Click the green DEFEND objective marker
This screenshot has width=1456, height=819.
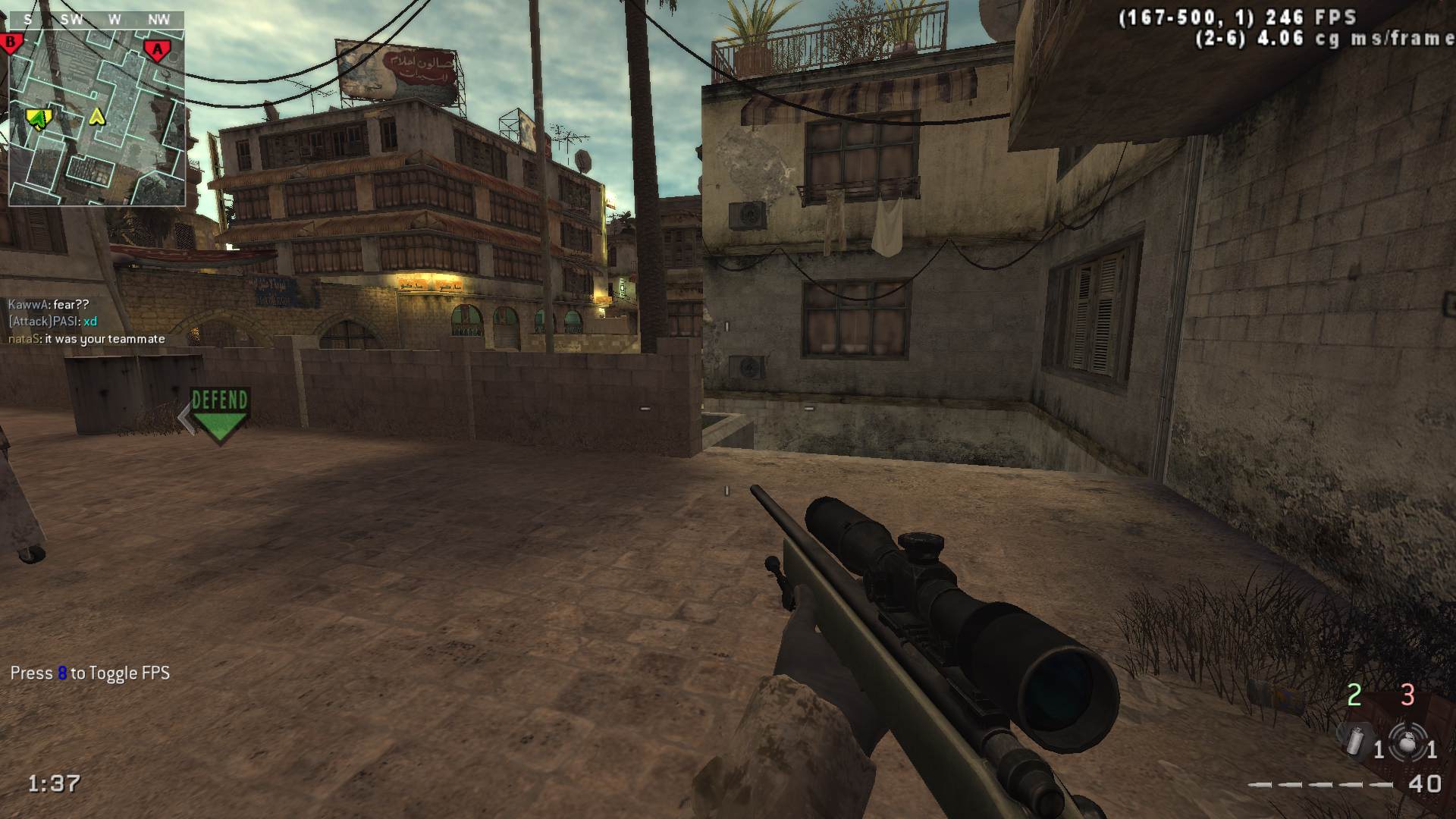(x=220, y=414)
